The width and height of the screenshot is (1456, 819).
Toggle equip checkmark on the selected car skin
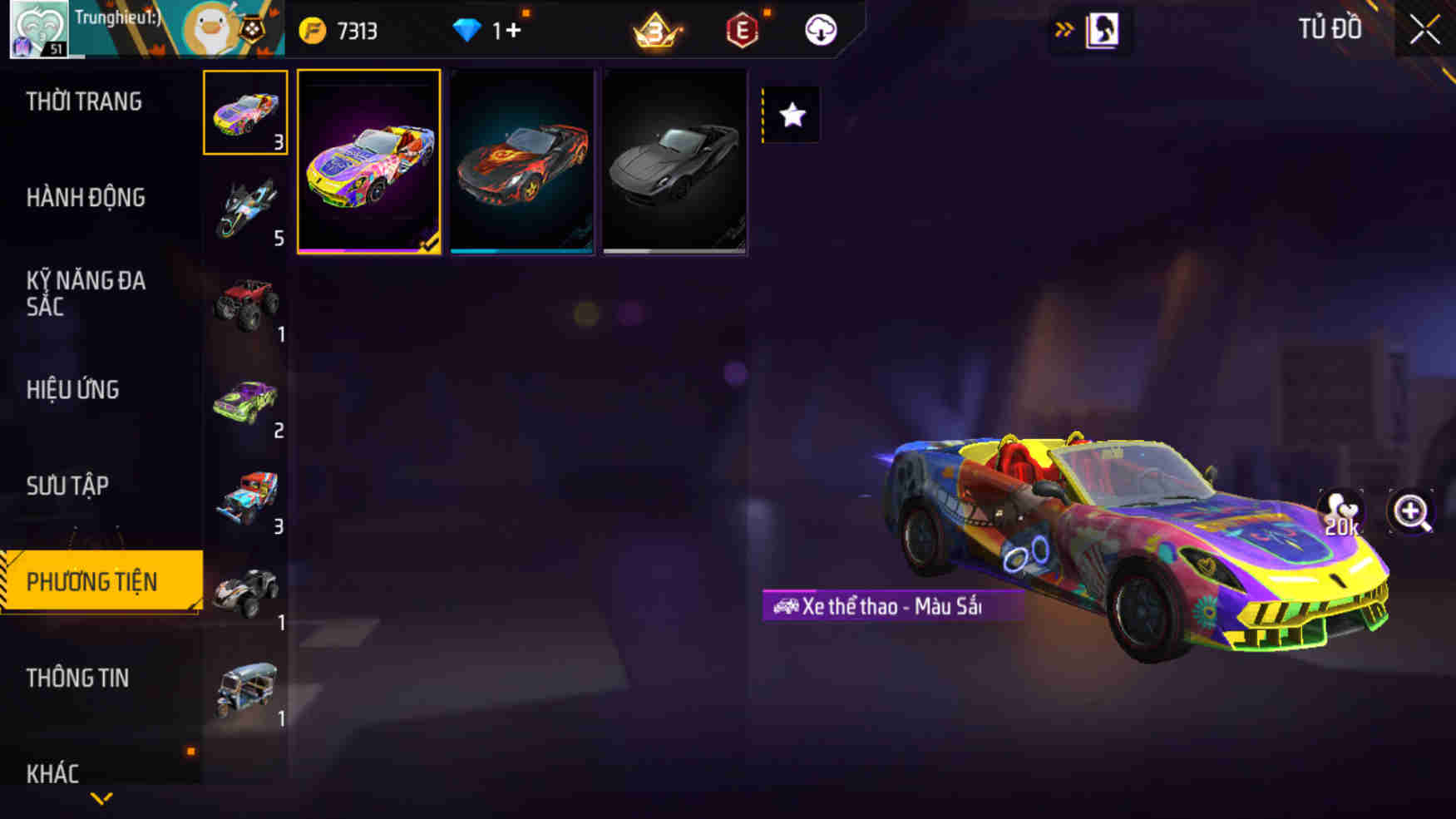(429, 240)
